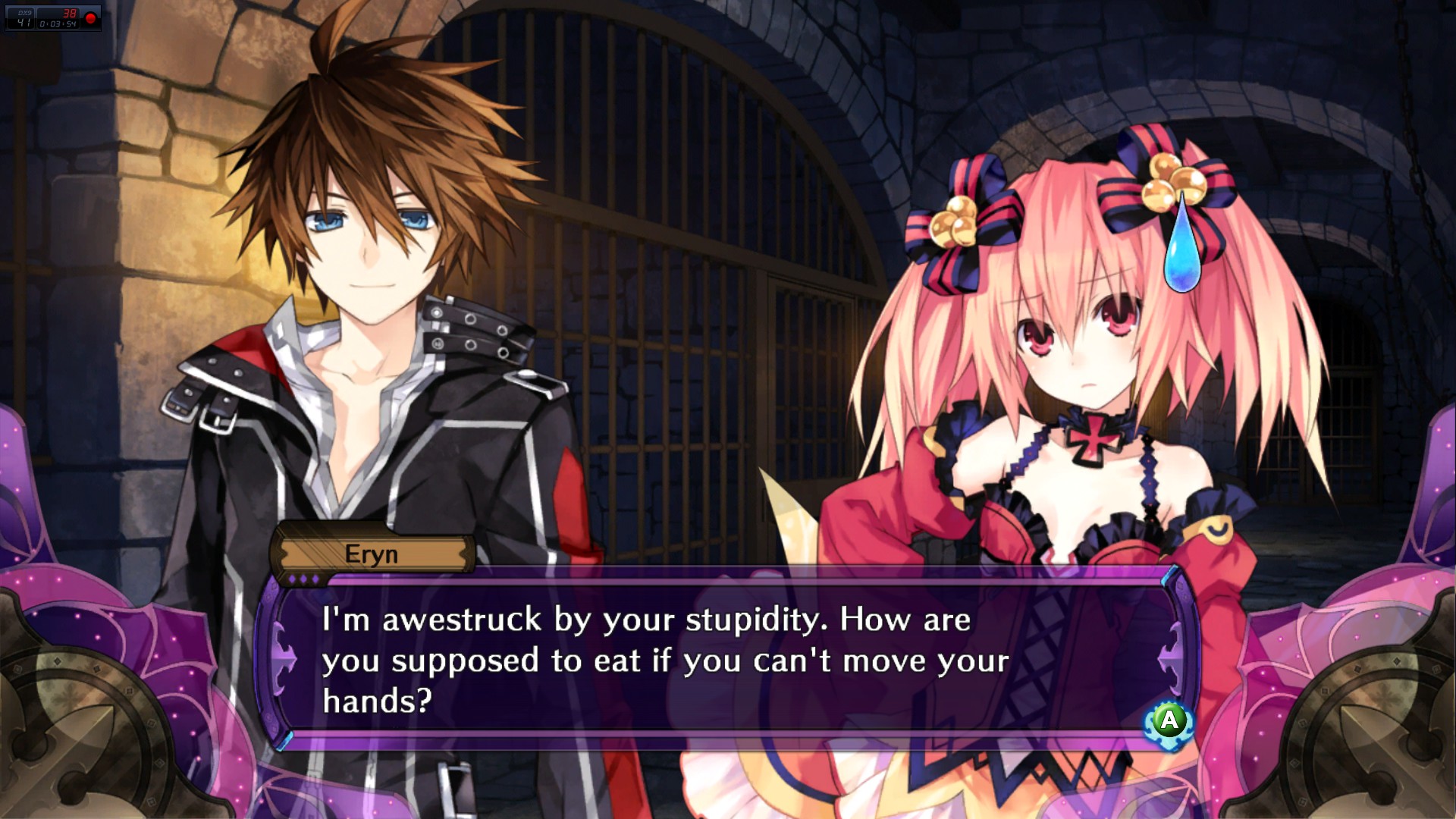Select the Eryn name plate

click(x=373, y=554)
